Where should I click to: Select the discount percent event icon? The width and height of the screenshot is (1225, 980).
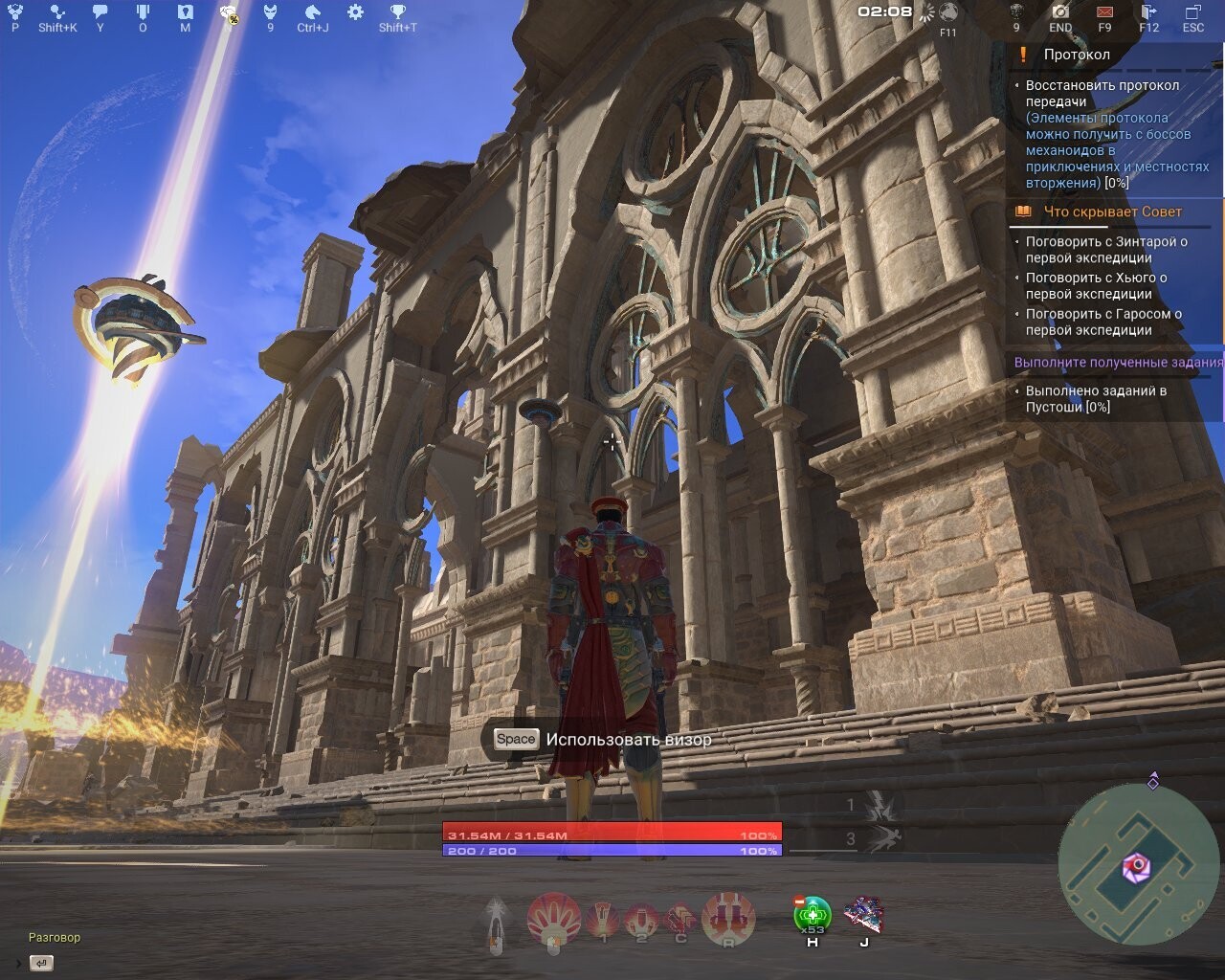[231, 14]
